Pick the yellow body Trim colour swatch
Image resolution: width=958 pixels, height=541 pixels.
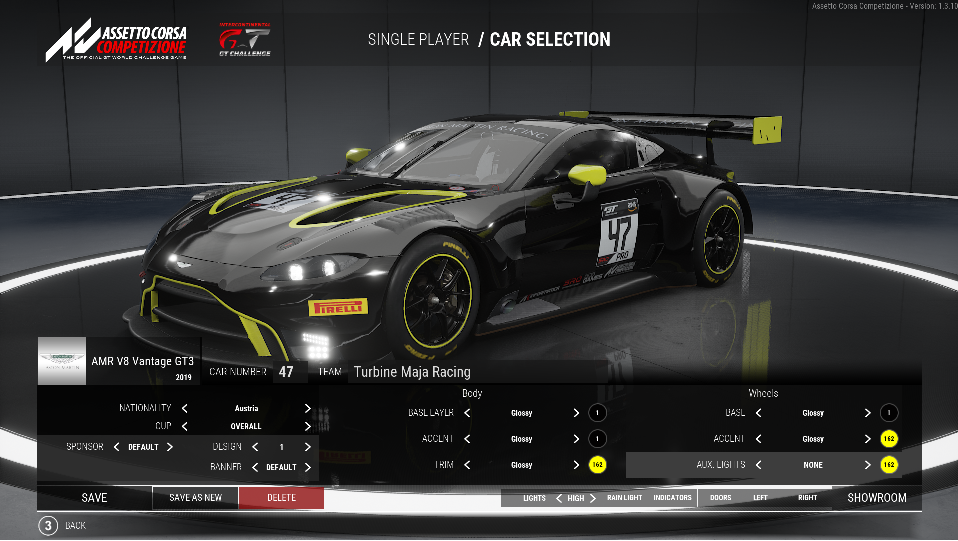[x=597, y=465]
